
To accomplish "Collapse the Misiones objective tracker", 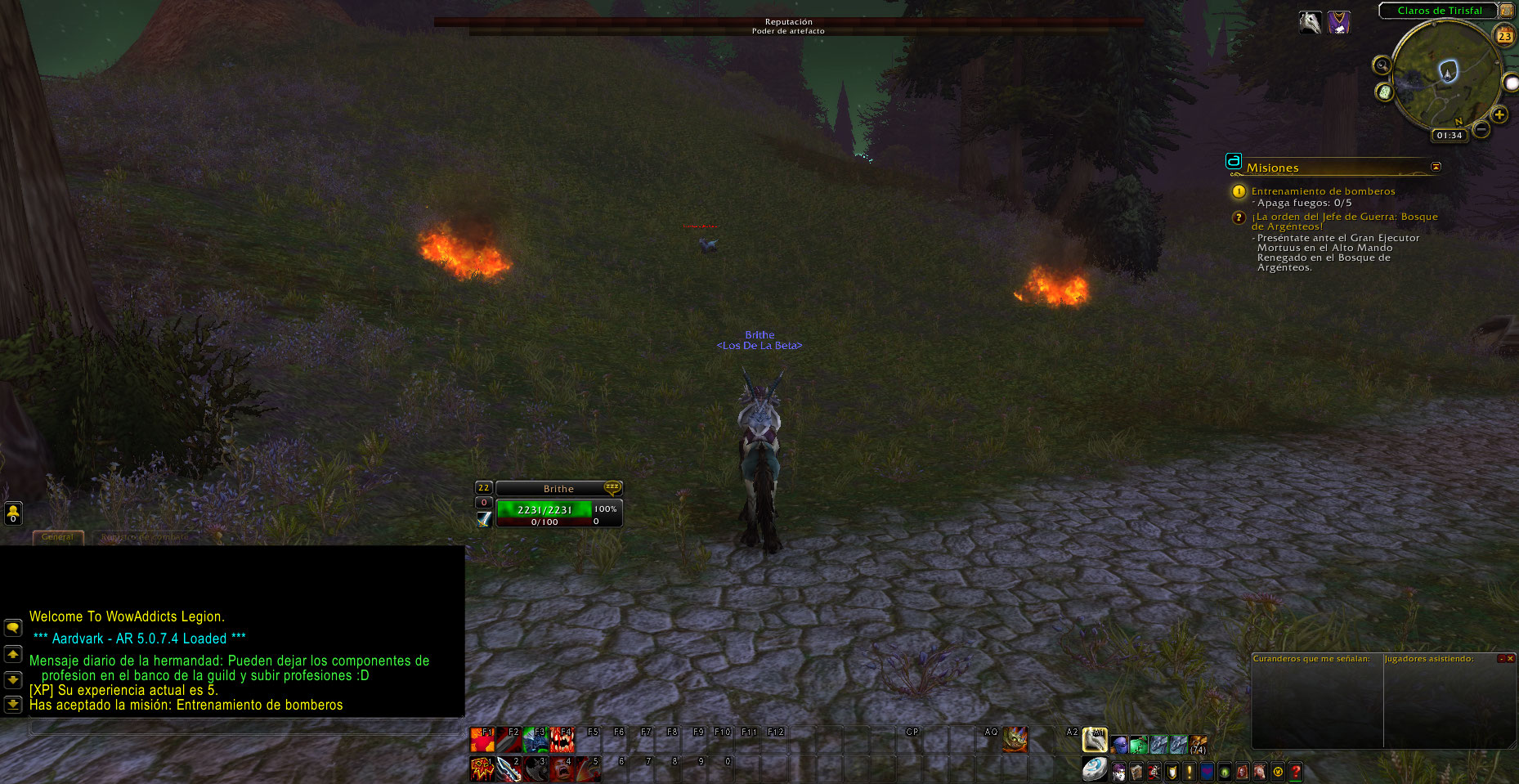I will (x=1436, y=167).
